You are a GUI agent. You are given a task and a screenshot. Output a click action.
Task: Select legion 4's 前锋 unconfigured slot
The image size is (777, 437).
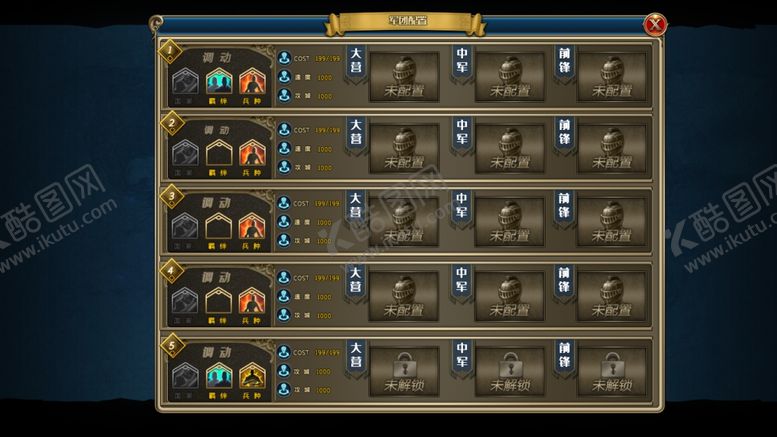612,297
